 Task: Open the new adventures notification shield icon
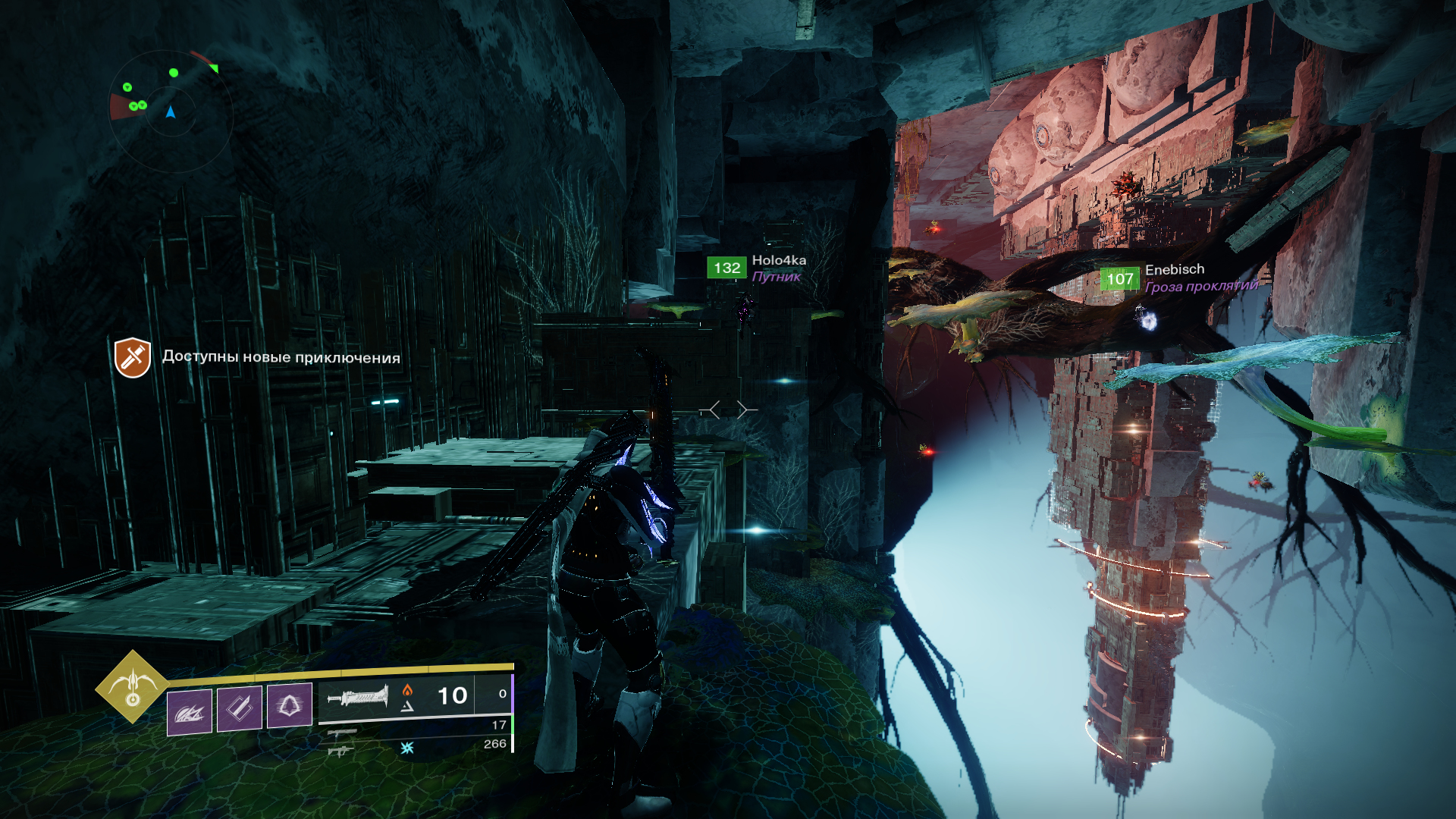point(133,357)
